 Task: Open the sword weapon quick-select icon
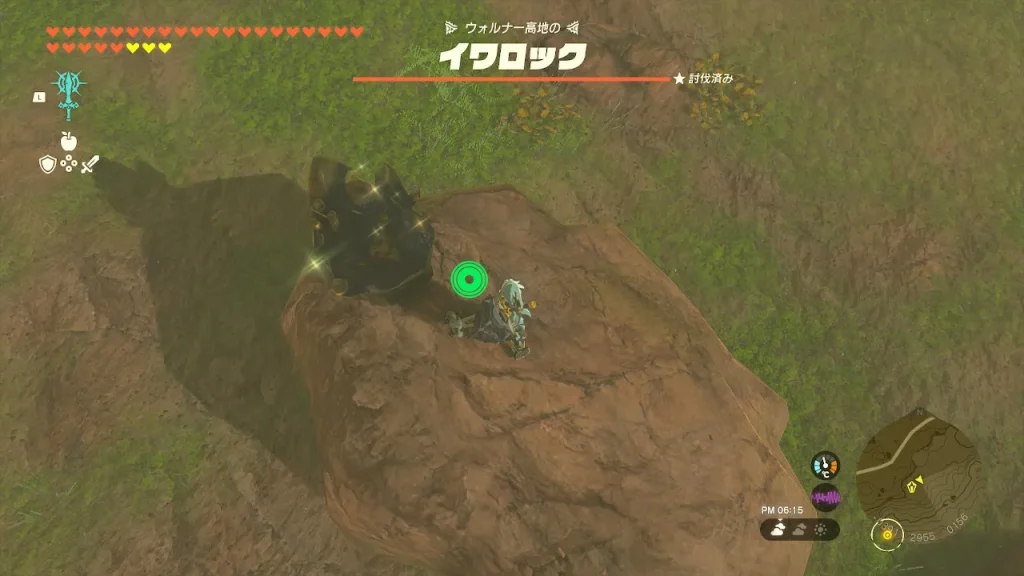pos(90,164)
